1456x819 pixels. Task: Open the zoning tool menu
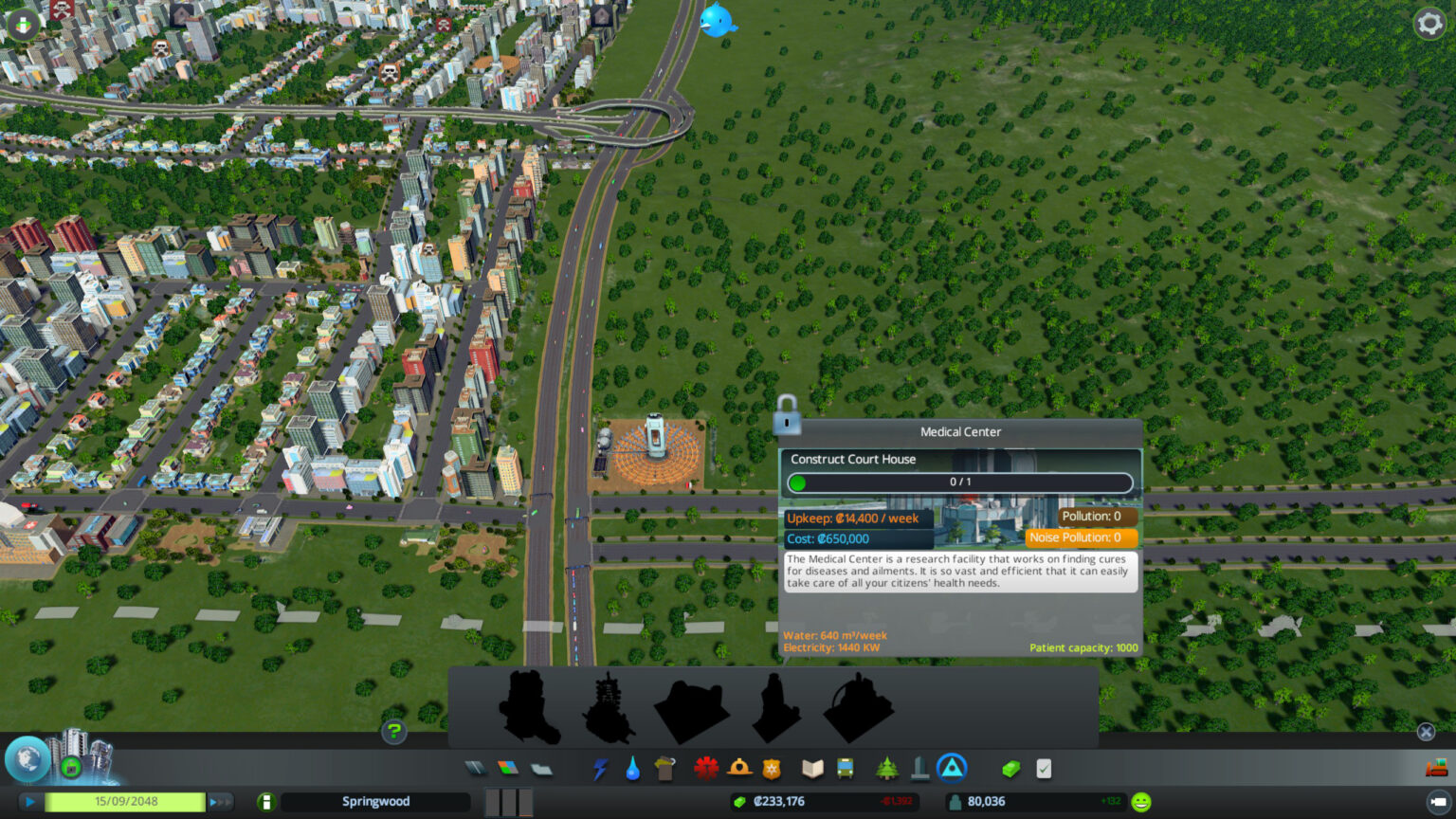coord(507,768)
